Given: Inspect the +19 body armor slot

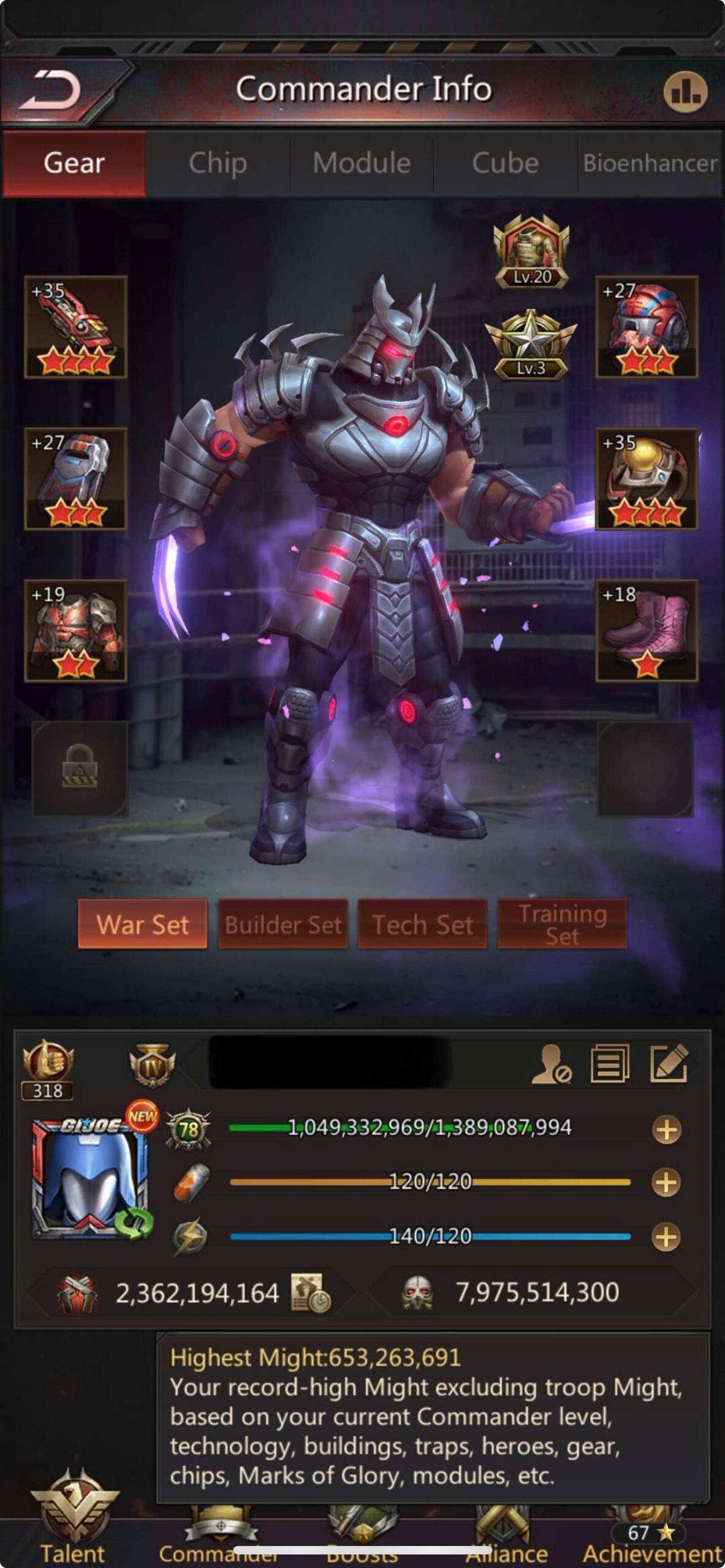Looking at the screenshot, I should click(75, 631).
